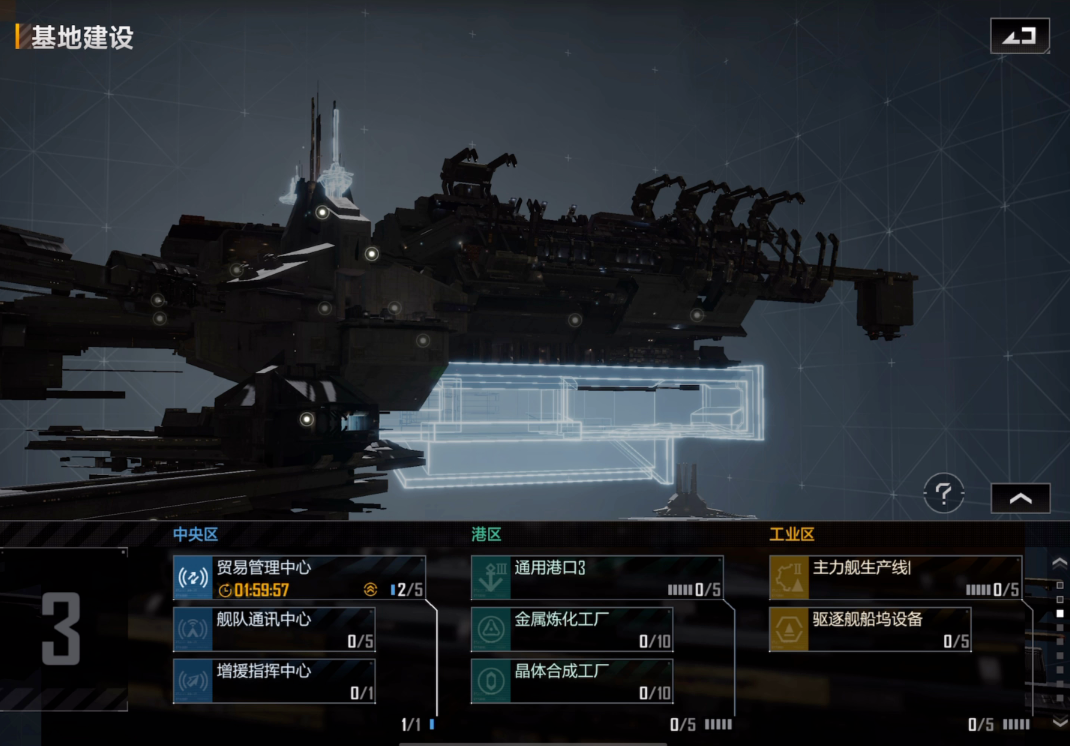Select 舰队通讯中心 building entry

point(274,630)
